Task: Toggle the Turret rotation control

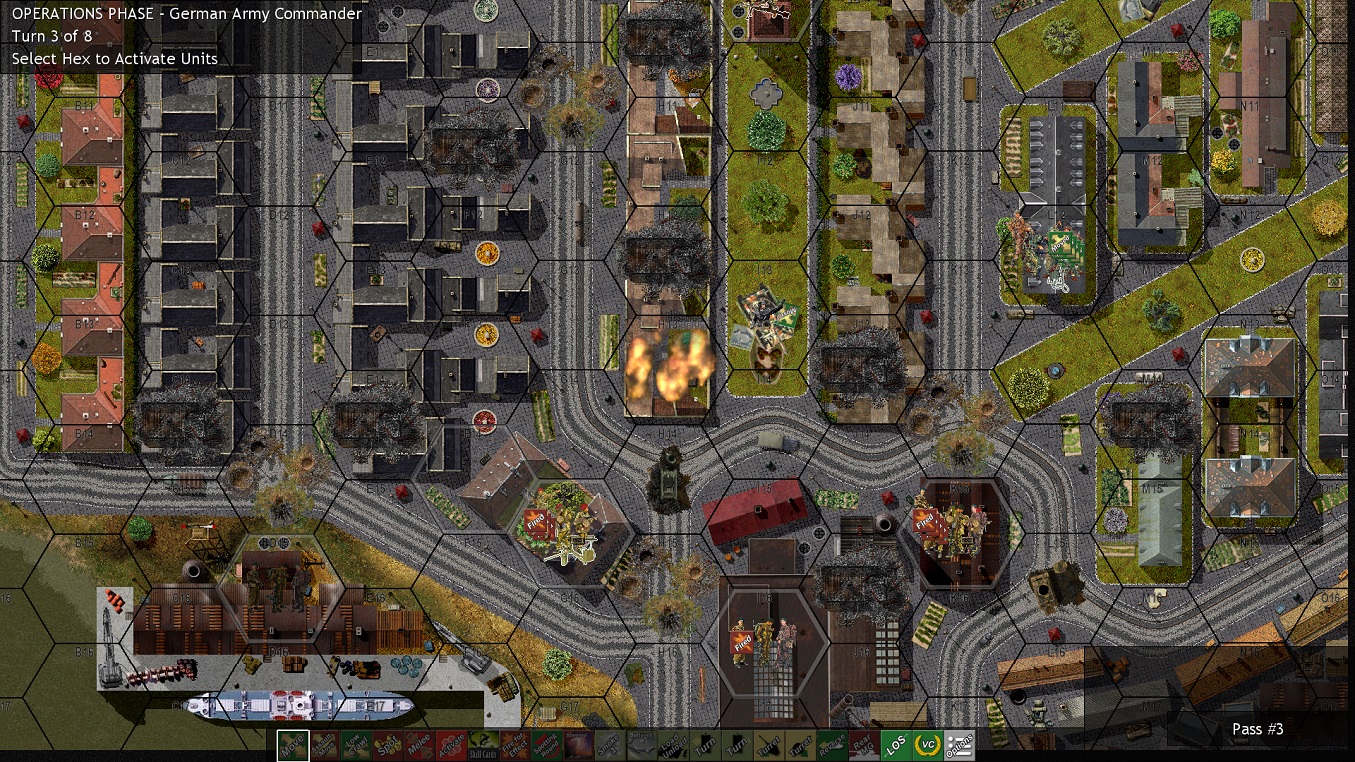Action: point(767,745)
